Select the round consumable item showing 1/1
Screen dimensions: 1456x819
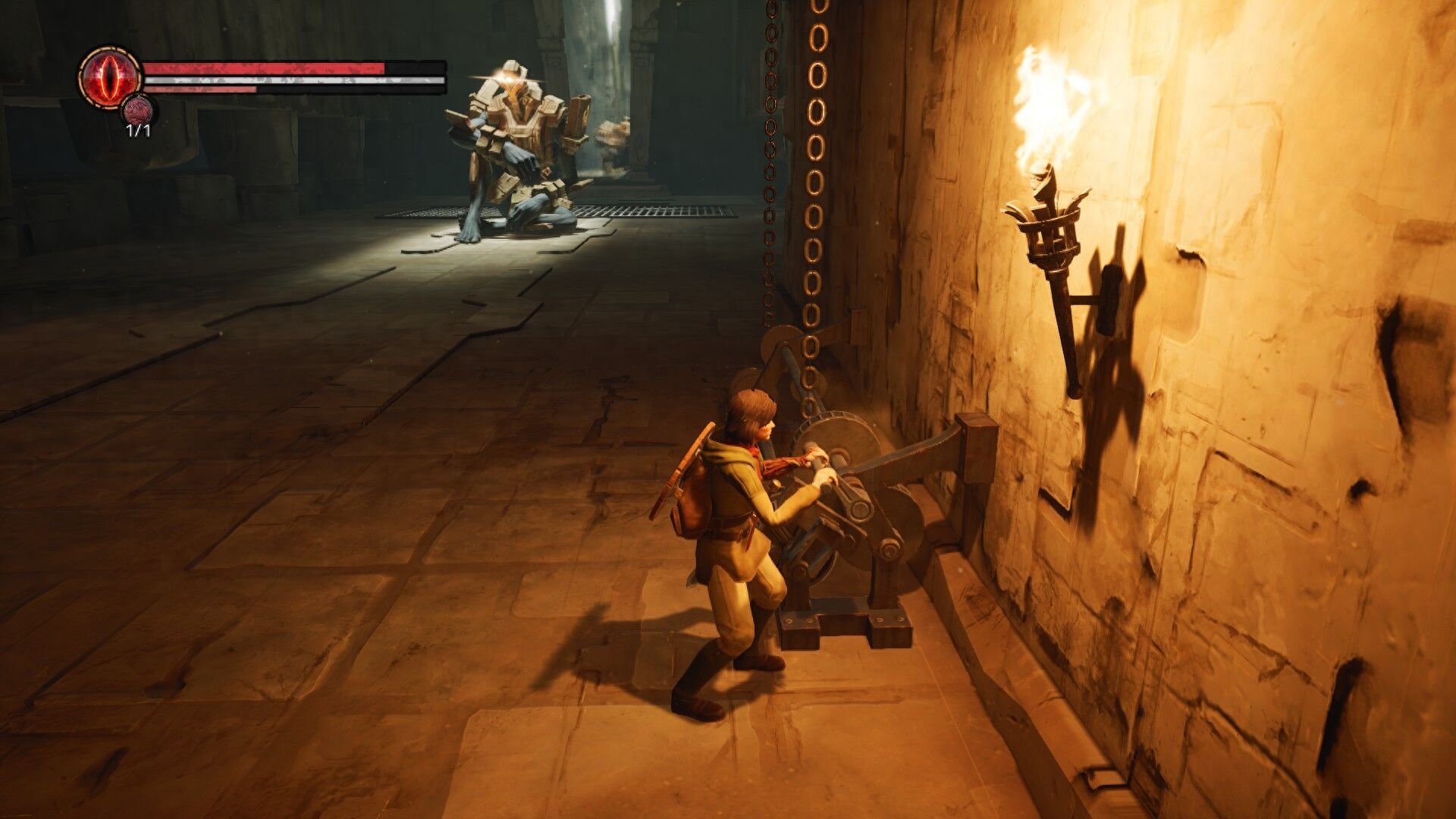138,111
